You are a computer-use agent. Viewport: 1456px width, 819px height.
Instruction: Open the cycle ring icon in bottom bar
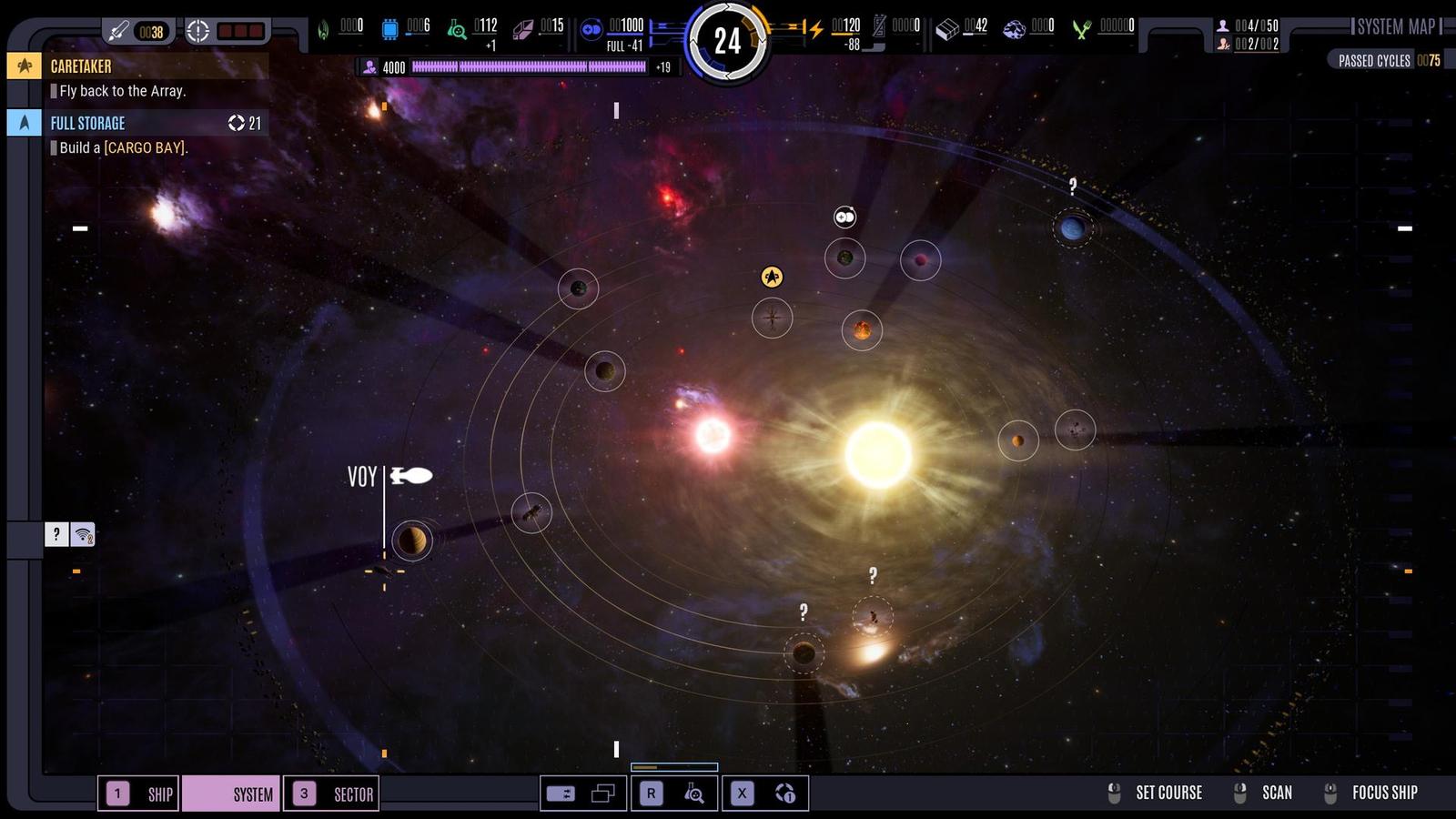(785, 794)
